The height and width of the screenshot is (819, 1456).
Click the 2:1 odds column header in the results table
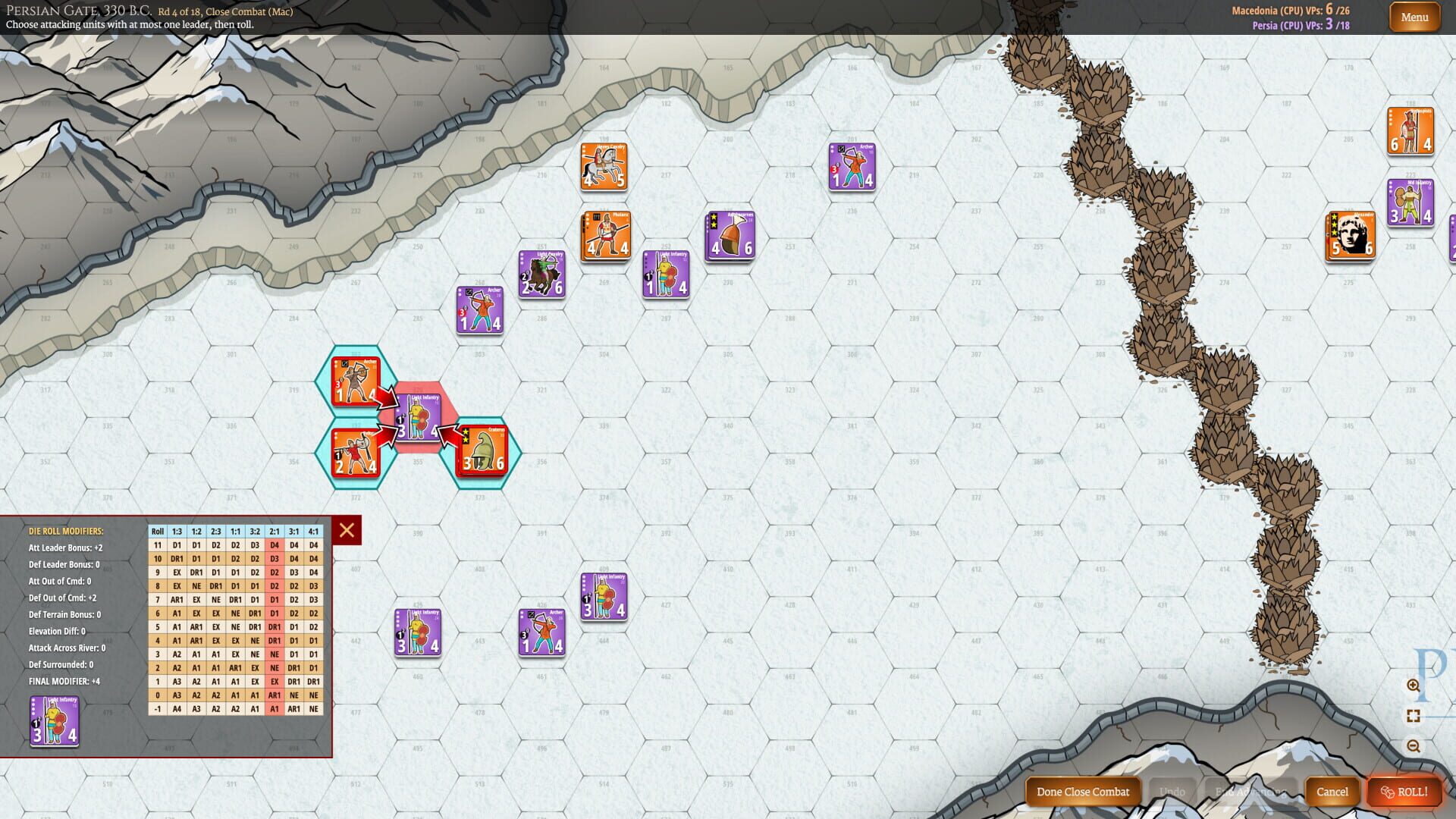pyautogui.click(x=274, y=531)
